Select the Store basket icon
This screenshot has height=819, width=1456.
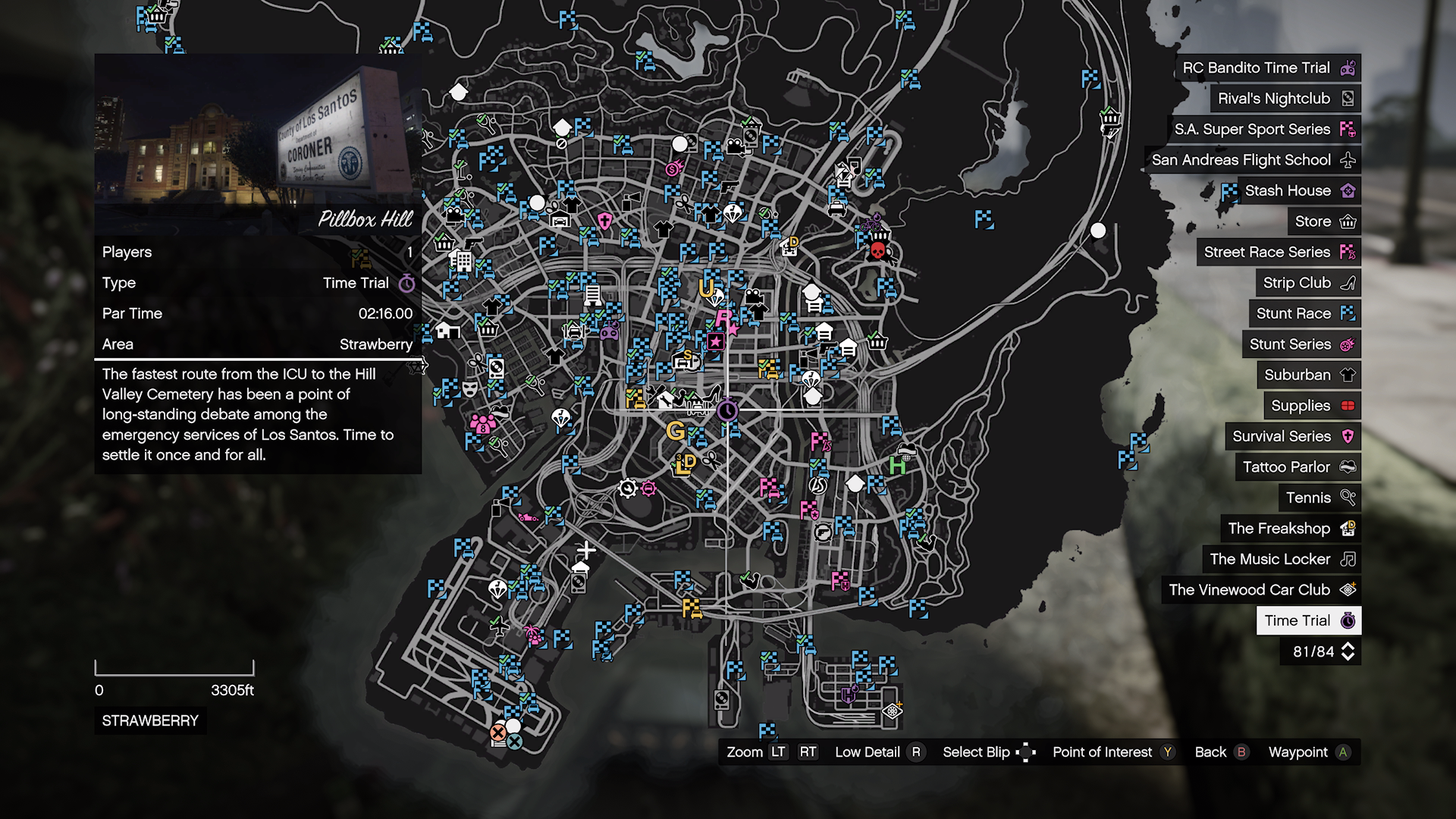pyautogui.click(x=1349, y=221)
